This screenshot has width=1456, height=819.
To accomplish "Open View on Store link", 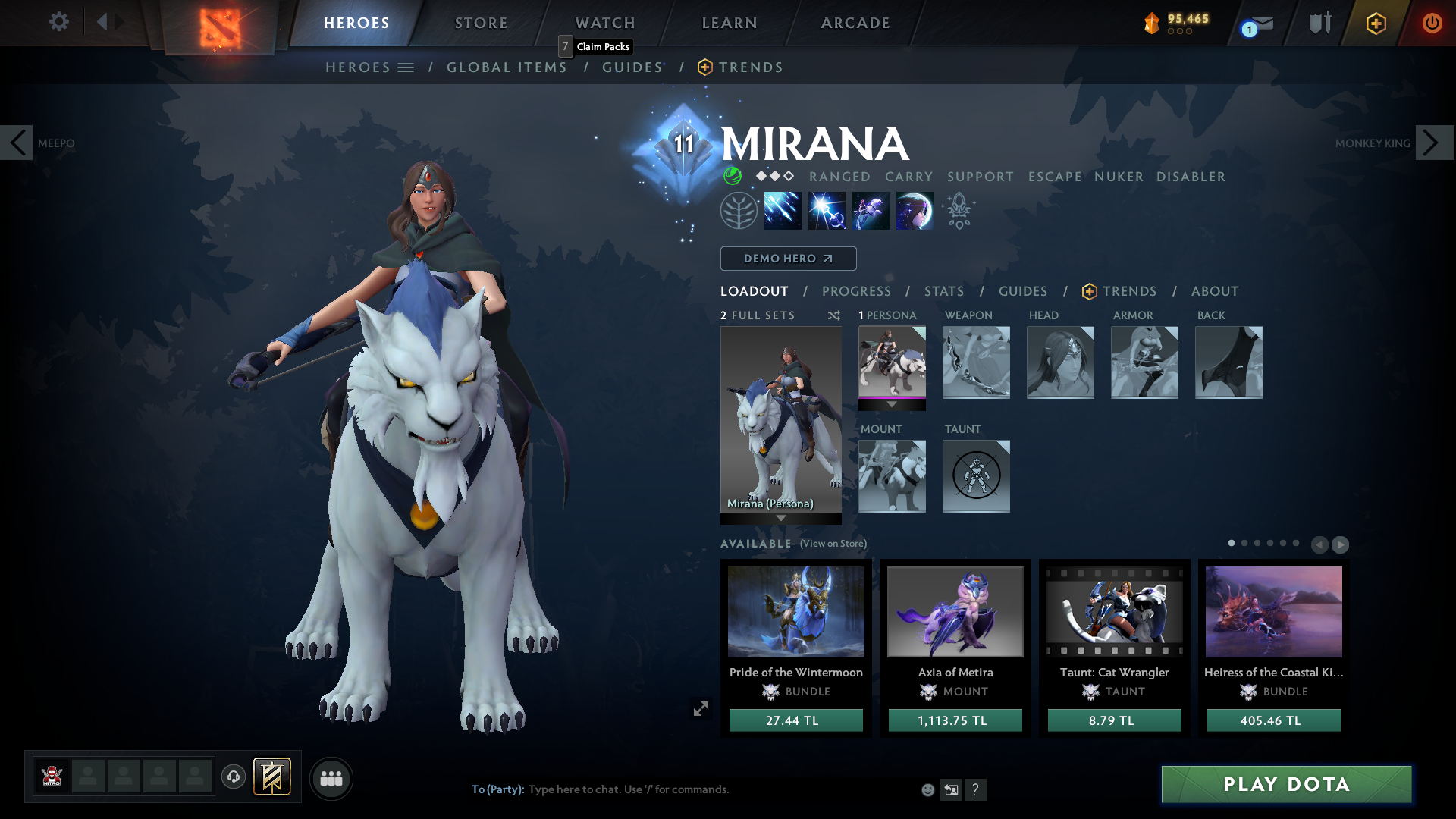I will (833, 544).
